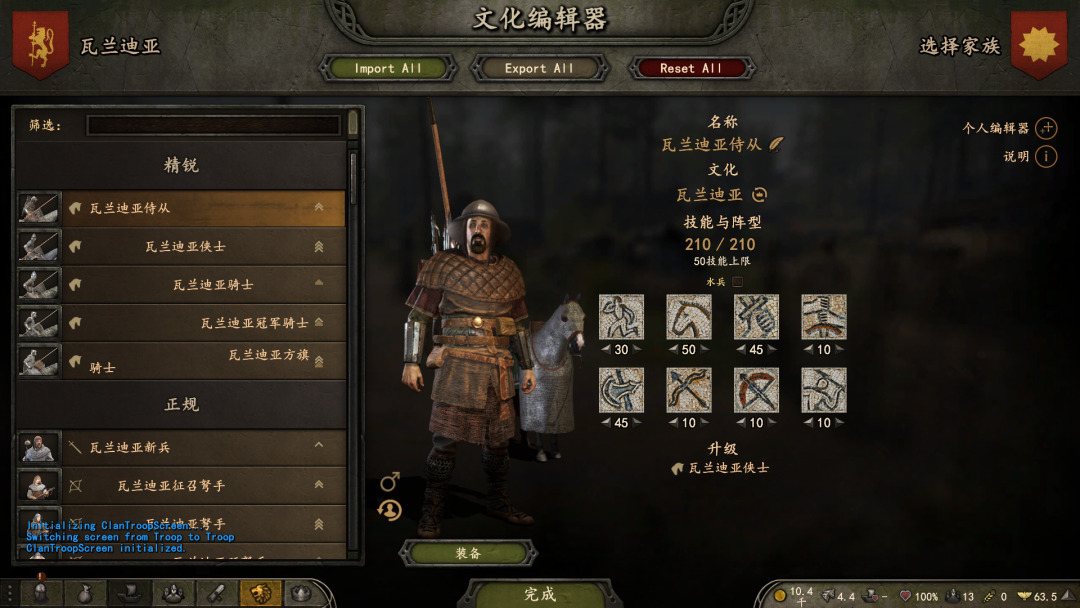Screen dimensions: 1080x608
Task: Open the 装备 equipment screen
Action: point(468,553)
